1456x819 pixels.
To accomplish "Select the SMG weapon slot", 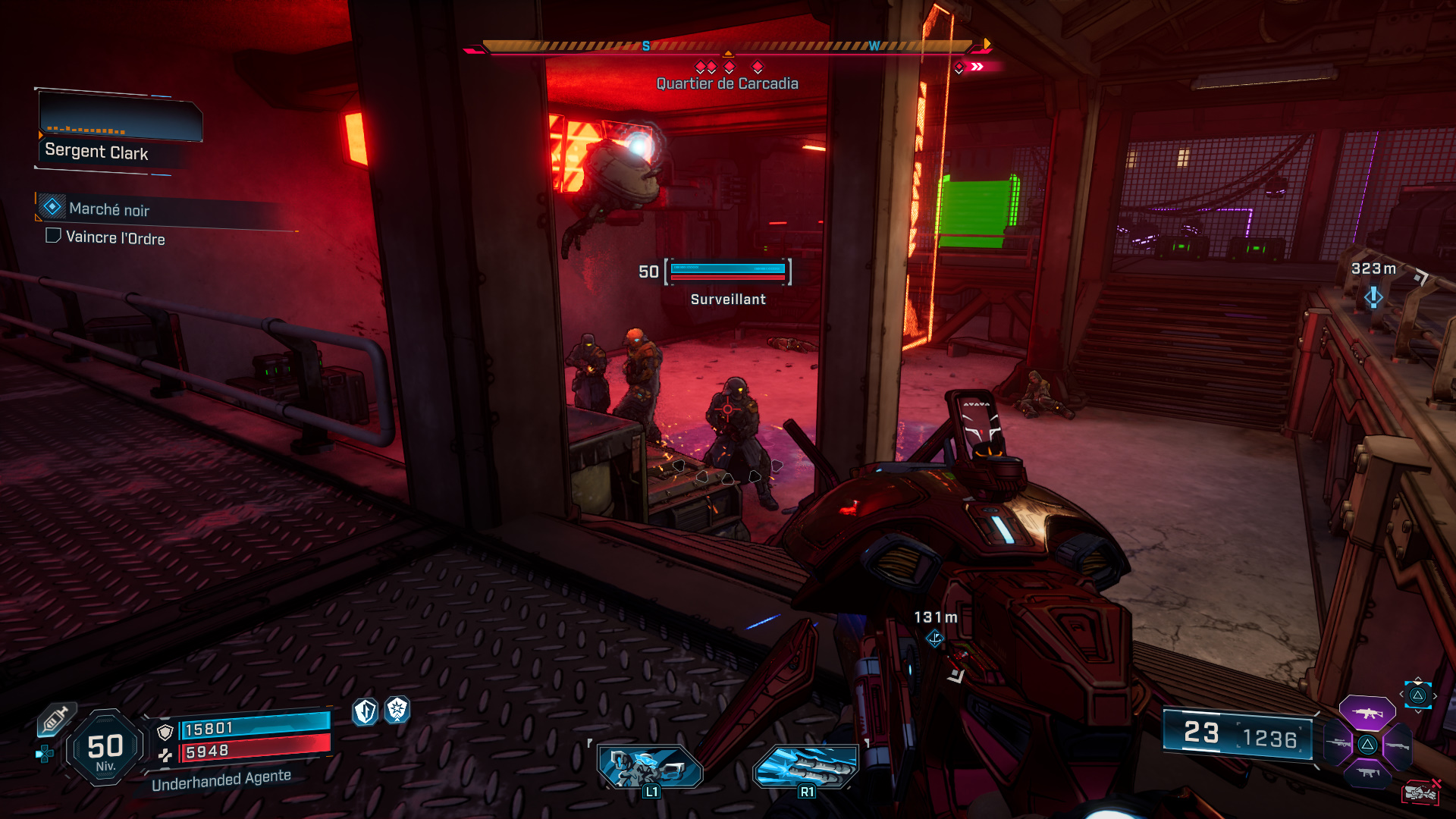I will click(x=1368, y=772).
